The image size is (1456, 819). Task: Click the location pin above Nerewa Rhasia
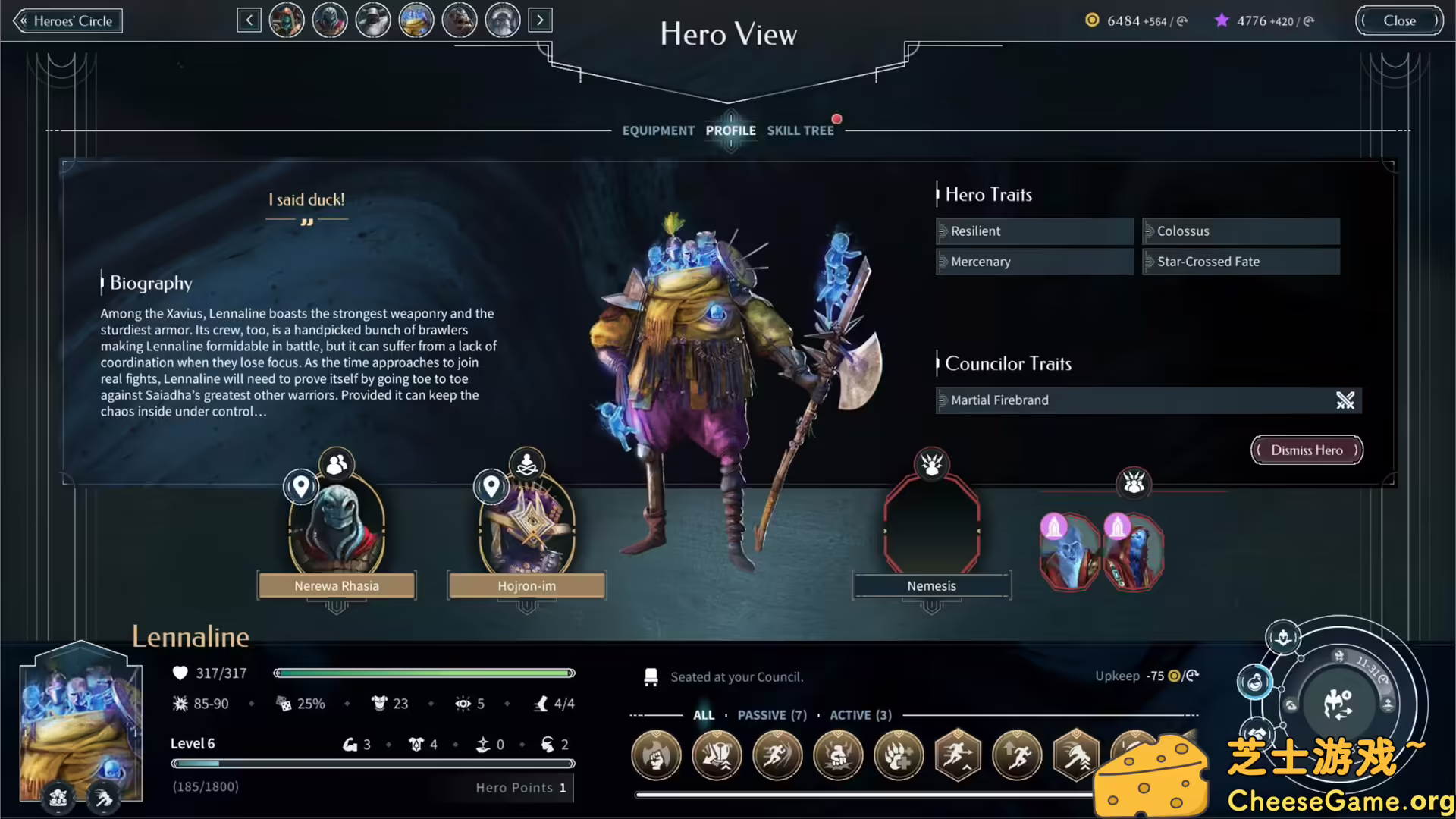click(301, 487)
